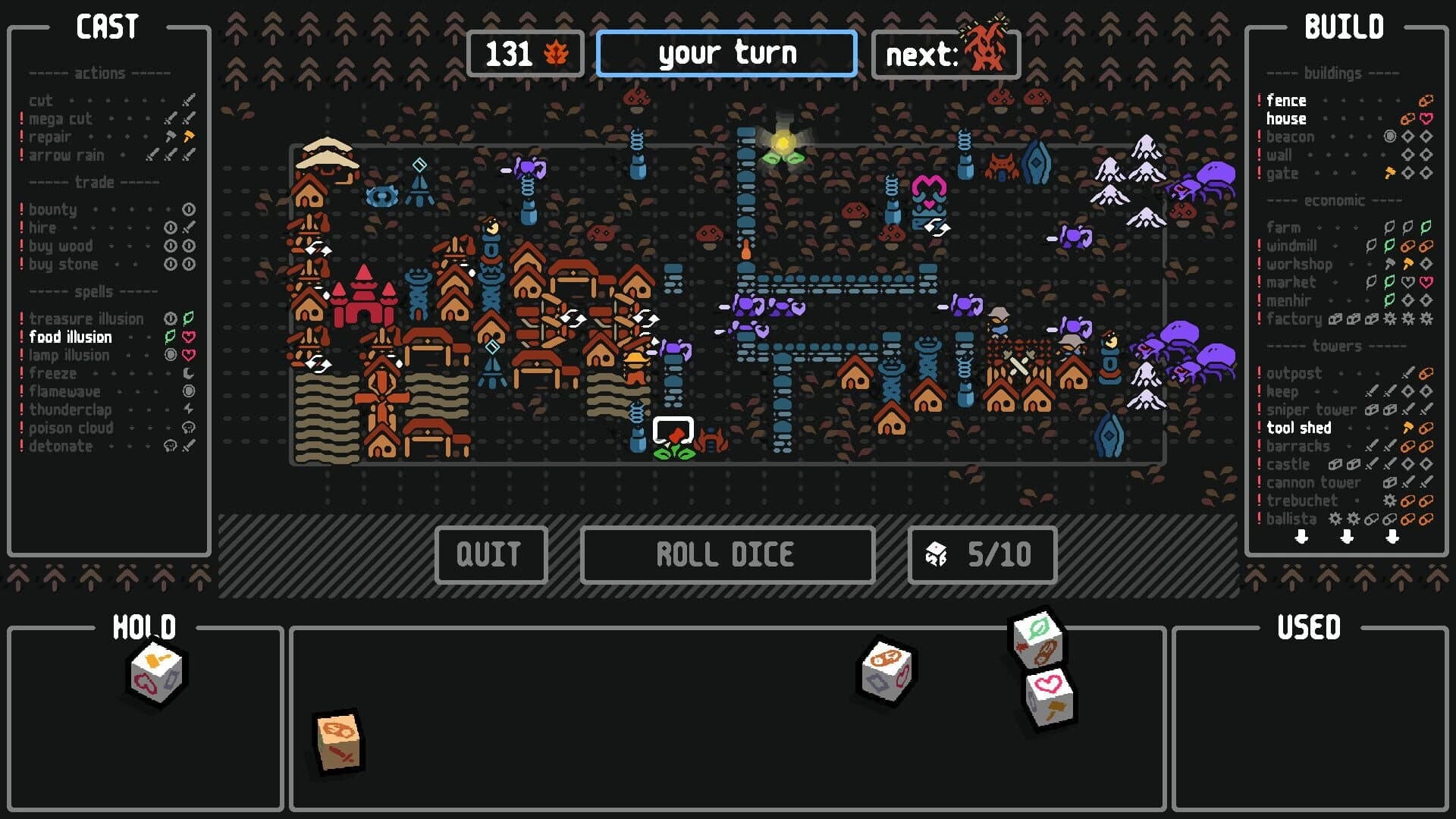The height and width of the screenshot is (819, 1456).
Task: Toggle the fence building selection
Action: coord(1287,100)
